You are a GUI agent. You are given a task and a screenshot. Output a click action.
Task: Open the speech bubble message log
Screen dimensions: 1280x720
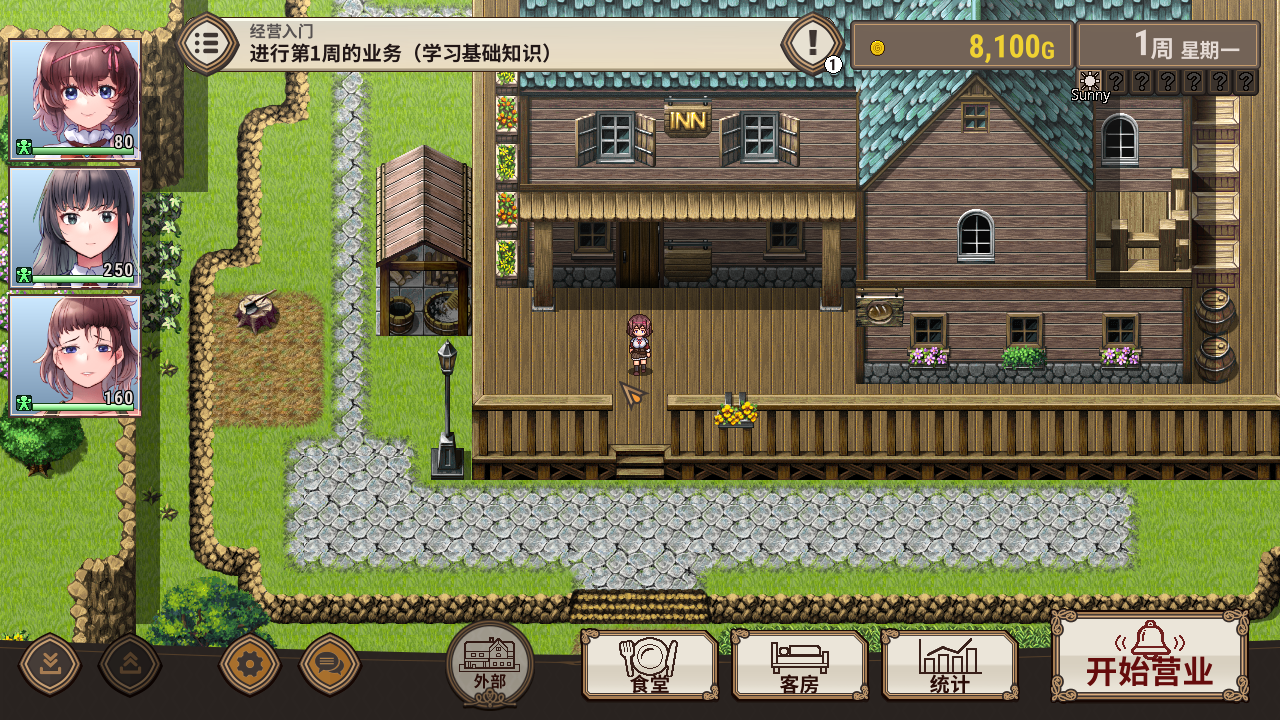click(x=329, y=663)
